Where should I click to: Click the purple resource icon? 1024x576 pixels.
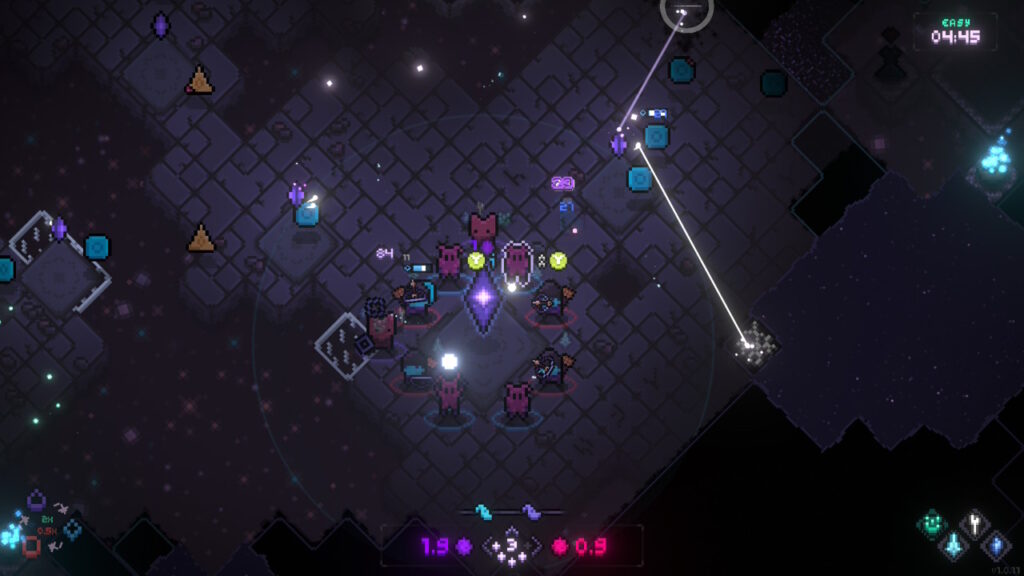coord(36,499)
